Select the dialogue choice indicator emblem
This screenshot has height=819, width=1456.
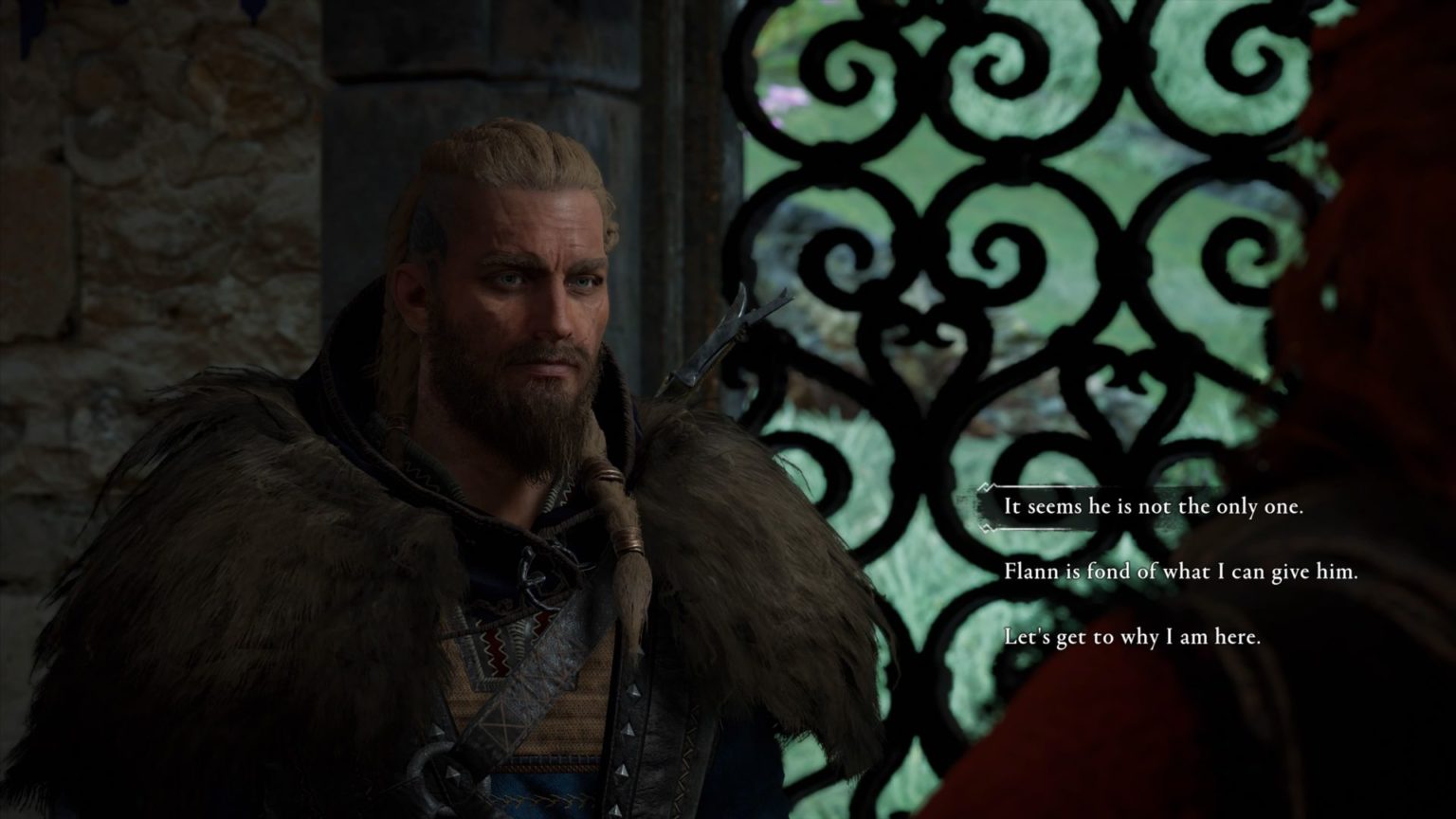[984, 508]
